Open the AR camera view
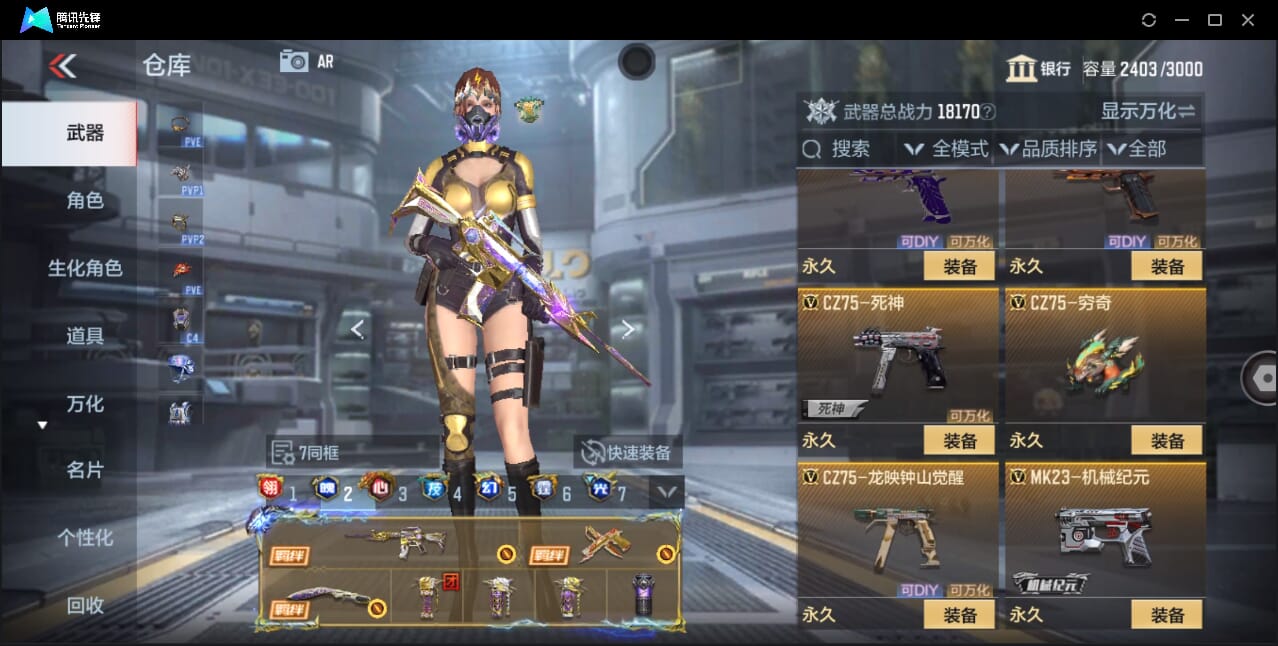1278x646 pixels. pyautogui.click(x=306, y=61)
